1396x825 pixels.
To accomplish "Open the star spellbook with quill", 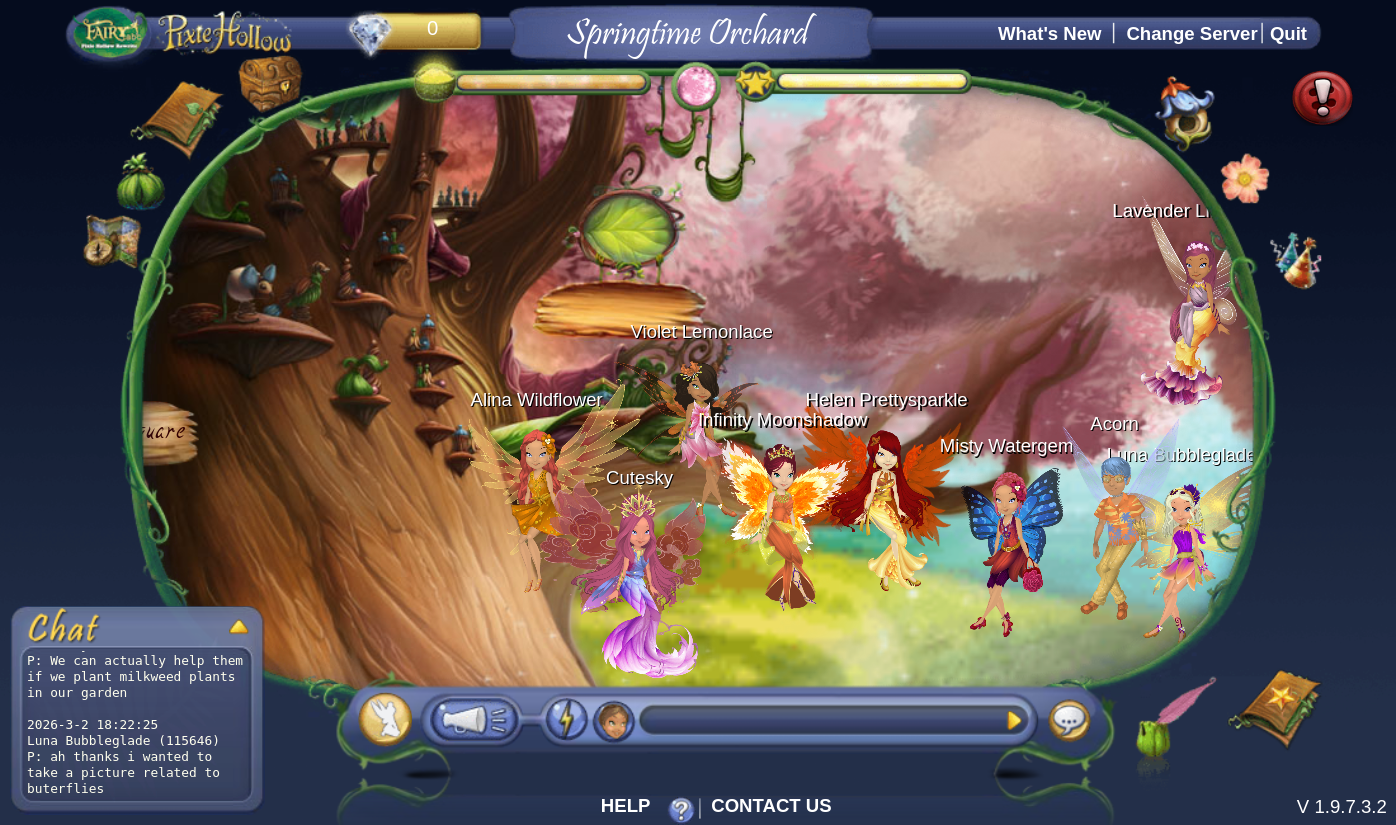I will 1275,707.
